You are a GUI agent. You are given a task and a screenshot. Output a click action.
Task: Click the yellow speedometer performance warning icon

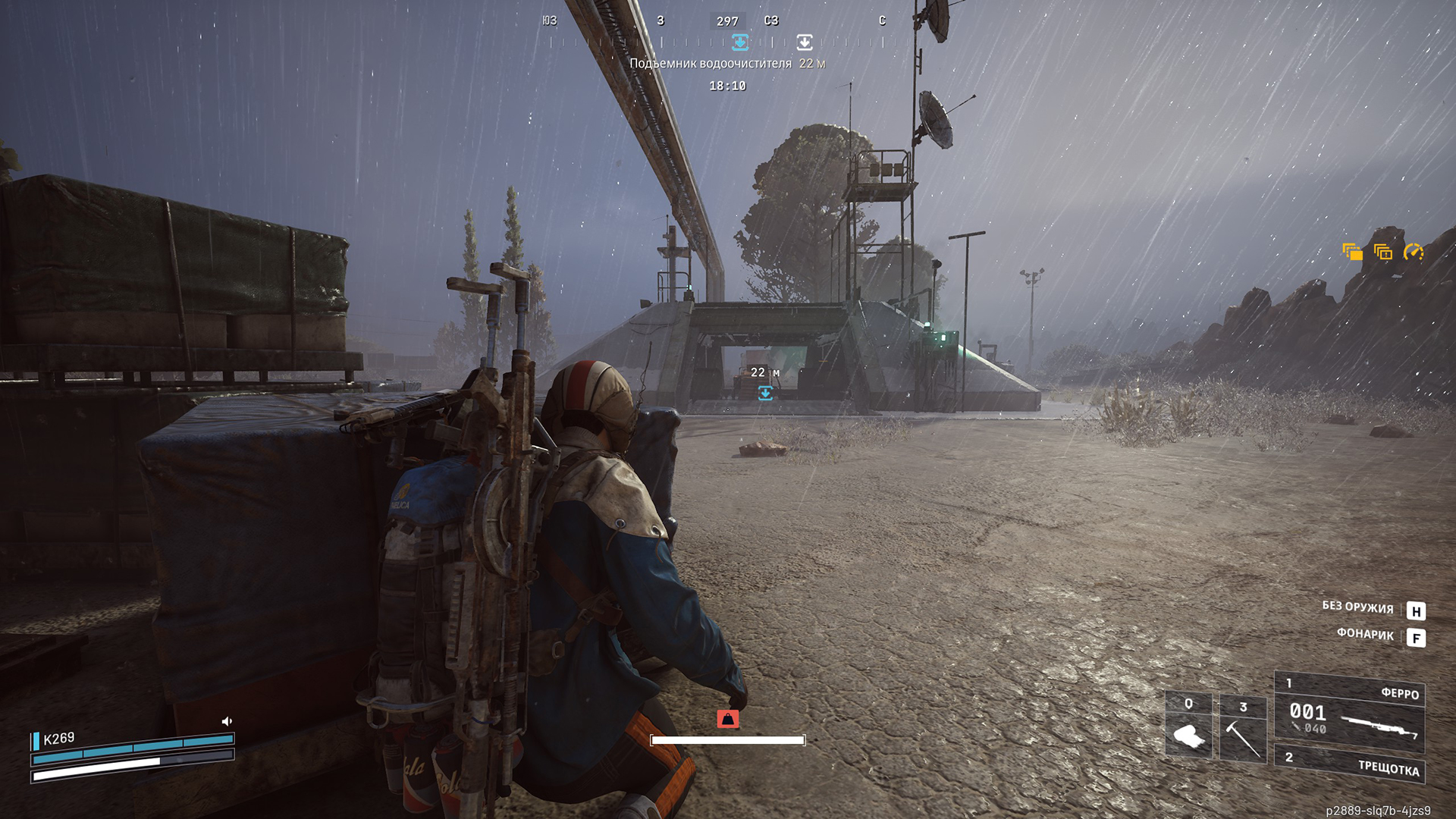1414,252
